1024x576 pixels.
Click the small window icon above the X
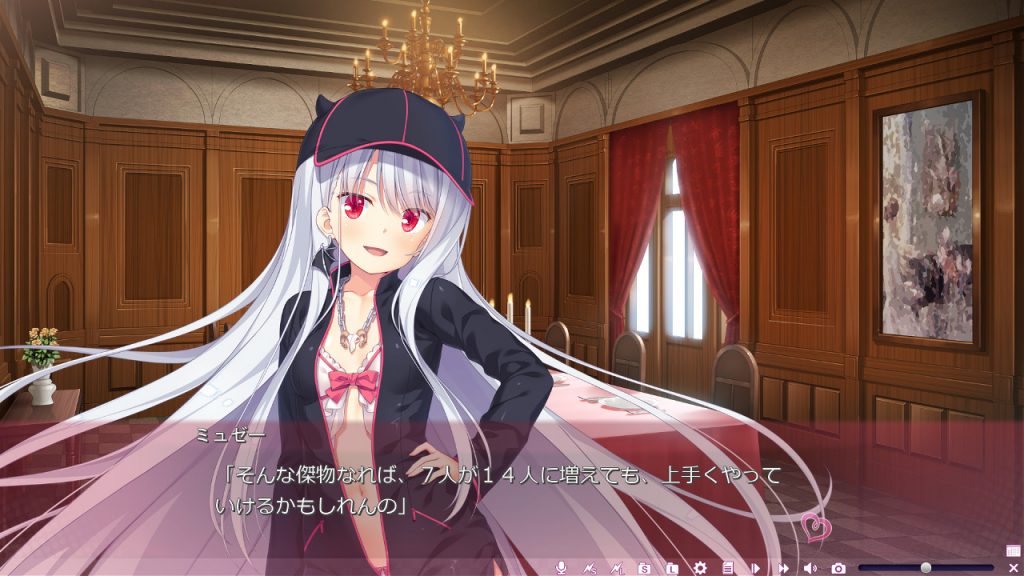click(x=1013, y=550)
